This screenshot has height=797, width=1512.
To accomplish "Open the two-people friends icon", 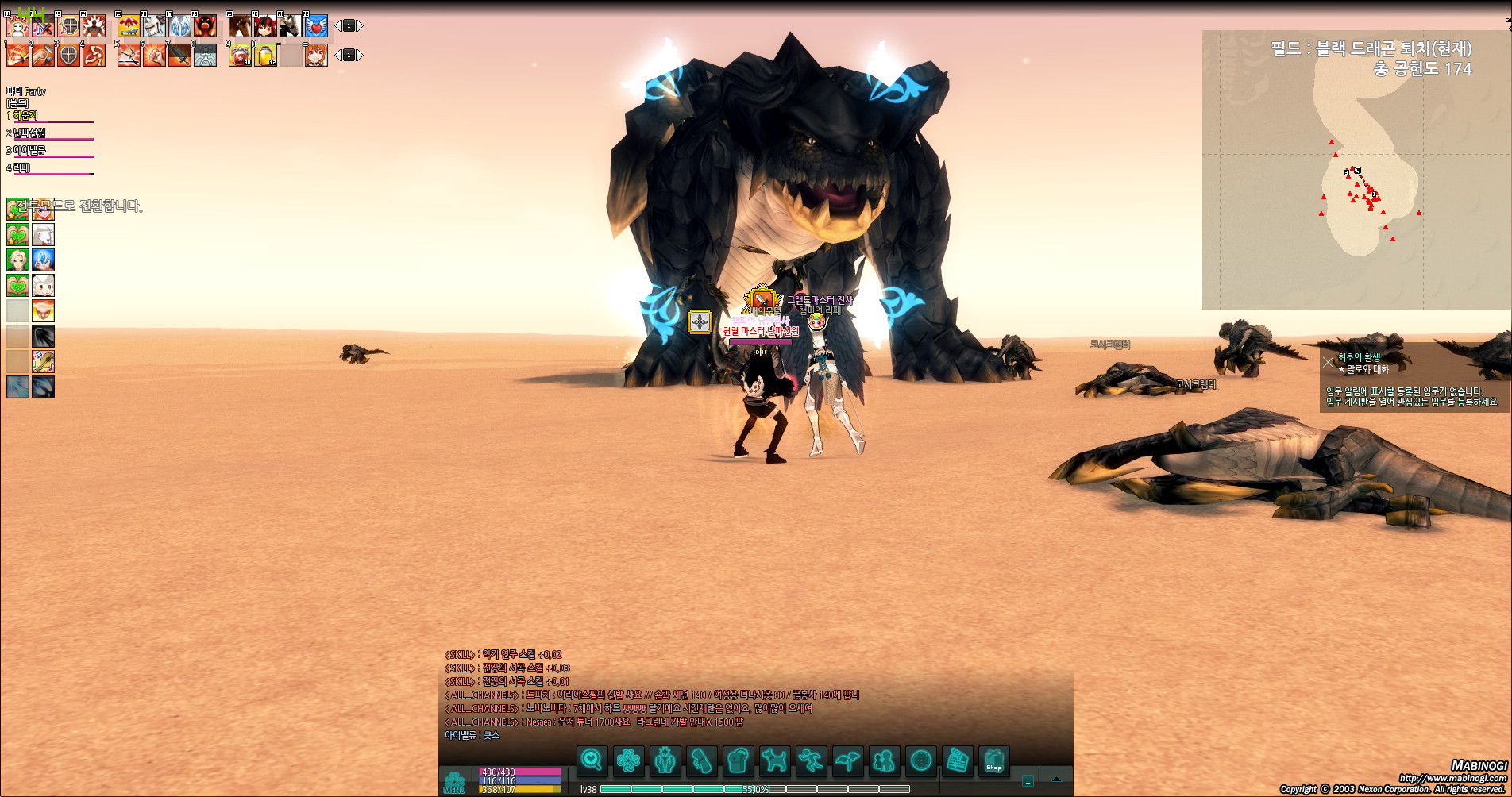I will coord(884,760).
